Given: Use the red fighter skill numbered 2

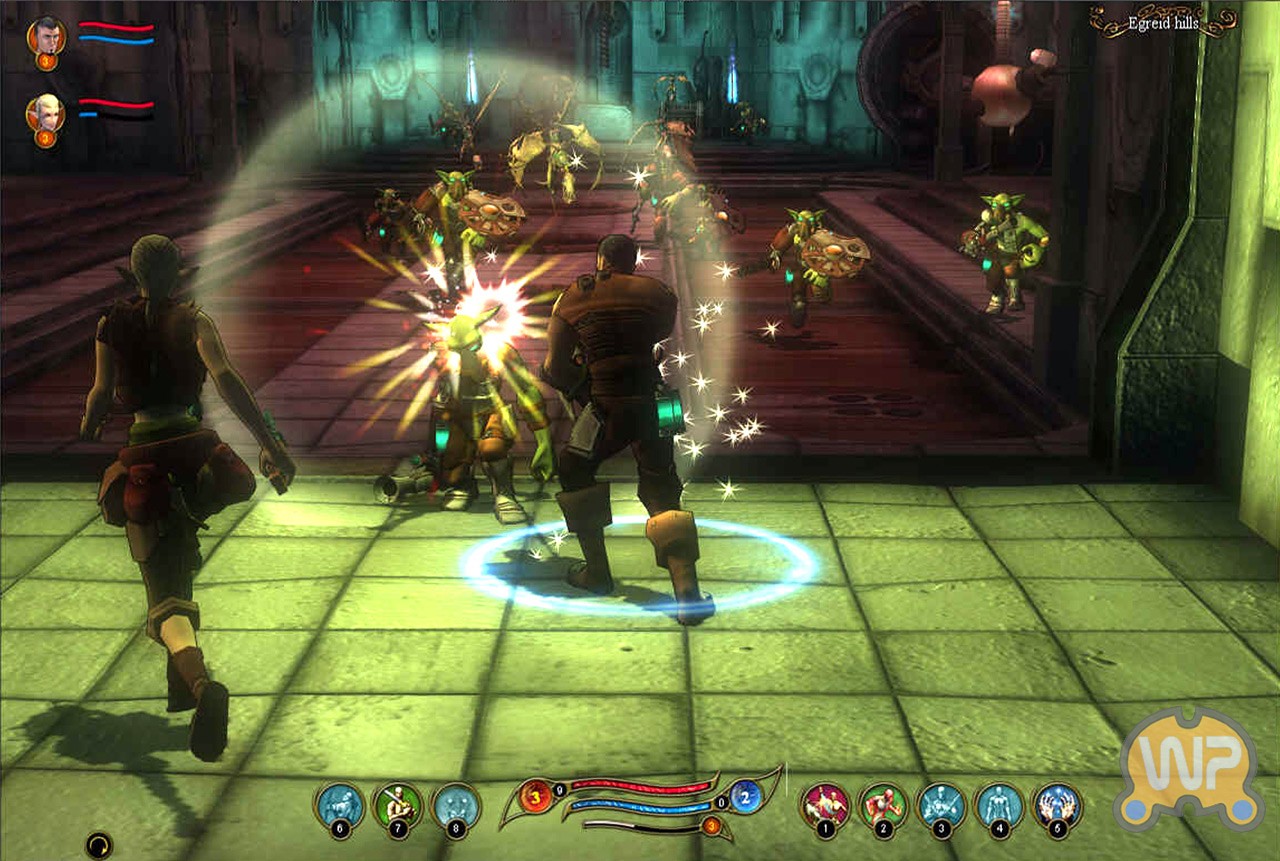Looking at the screenshot, I should tap(883, 805).
